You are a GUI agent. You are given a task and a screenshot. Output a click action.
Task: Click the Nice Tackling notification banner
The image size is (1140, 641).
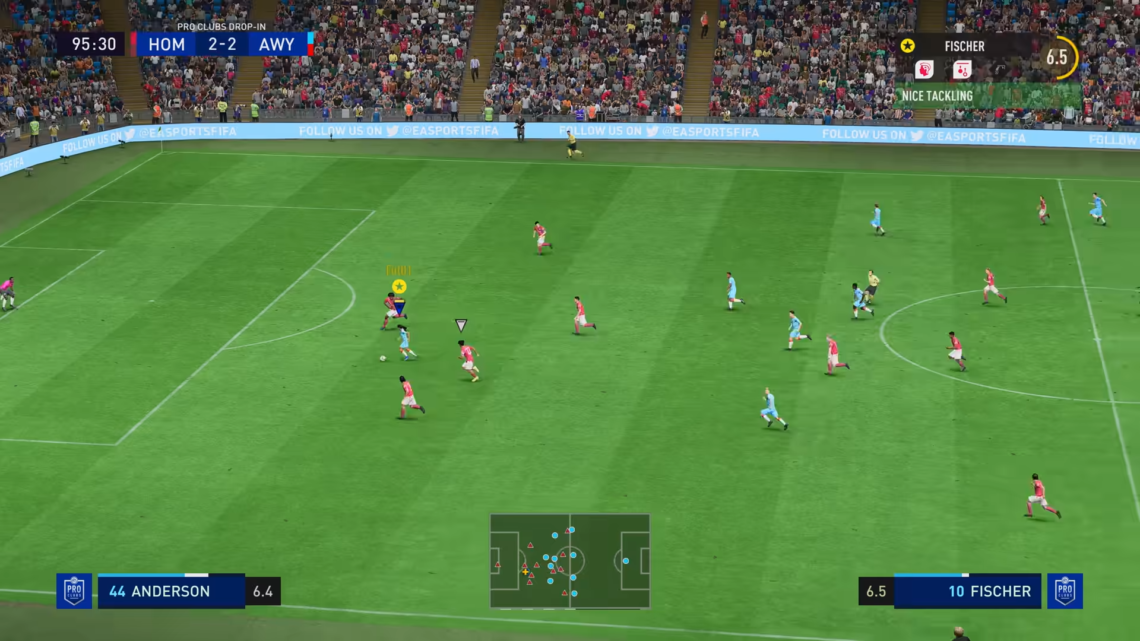[x=985, y=96]
